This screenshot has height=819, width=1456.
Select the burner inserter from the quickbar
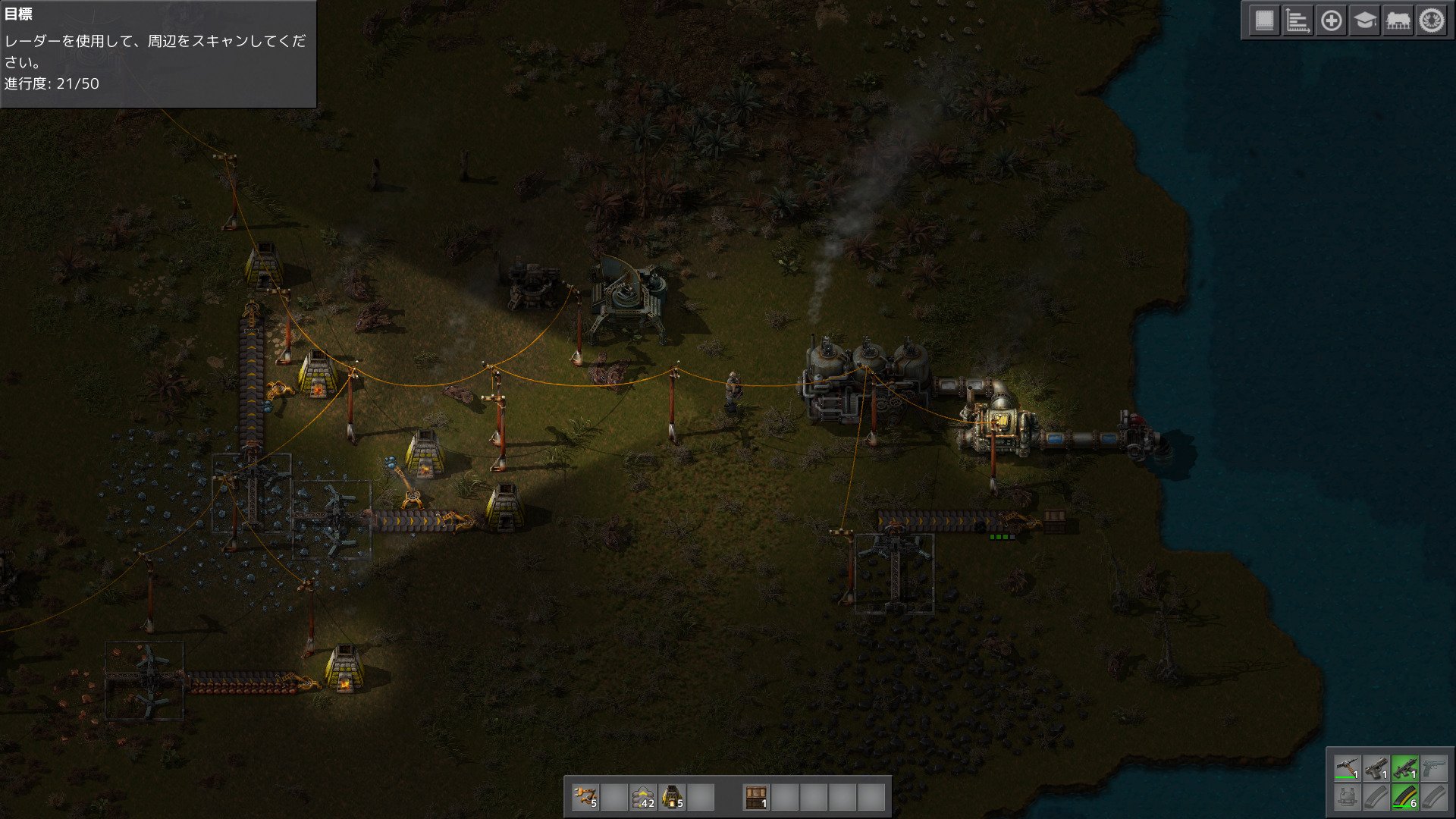585,797
